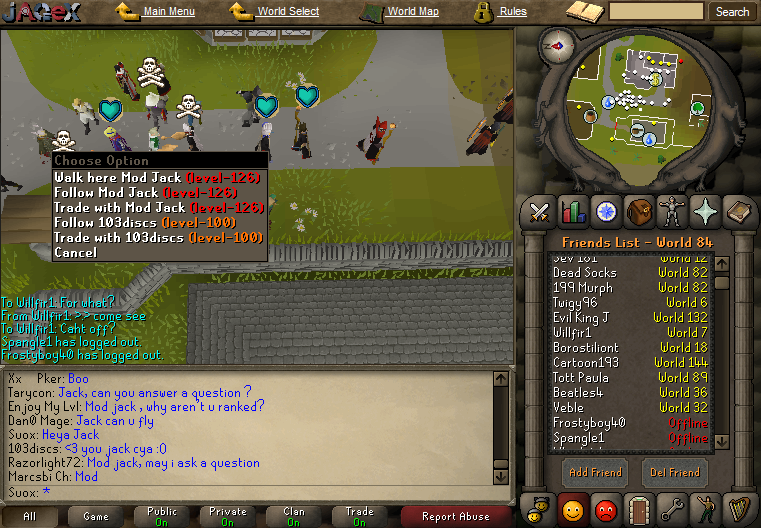Focus the search text field
This screenshot has width=761, height=528.
[x=656, y=12]
